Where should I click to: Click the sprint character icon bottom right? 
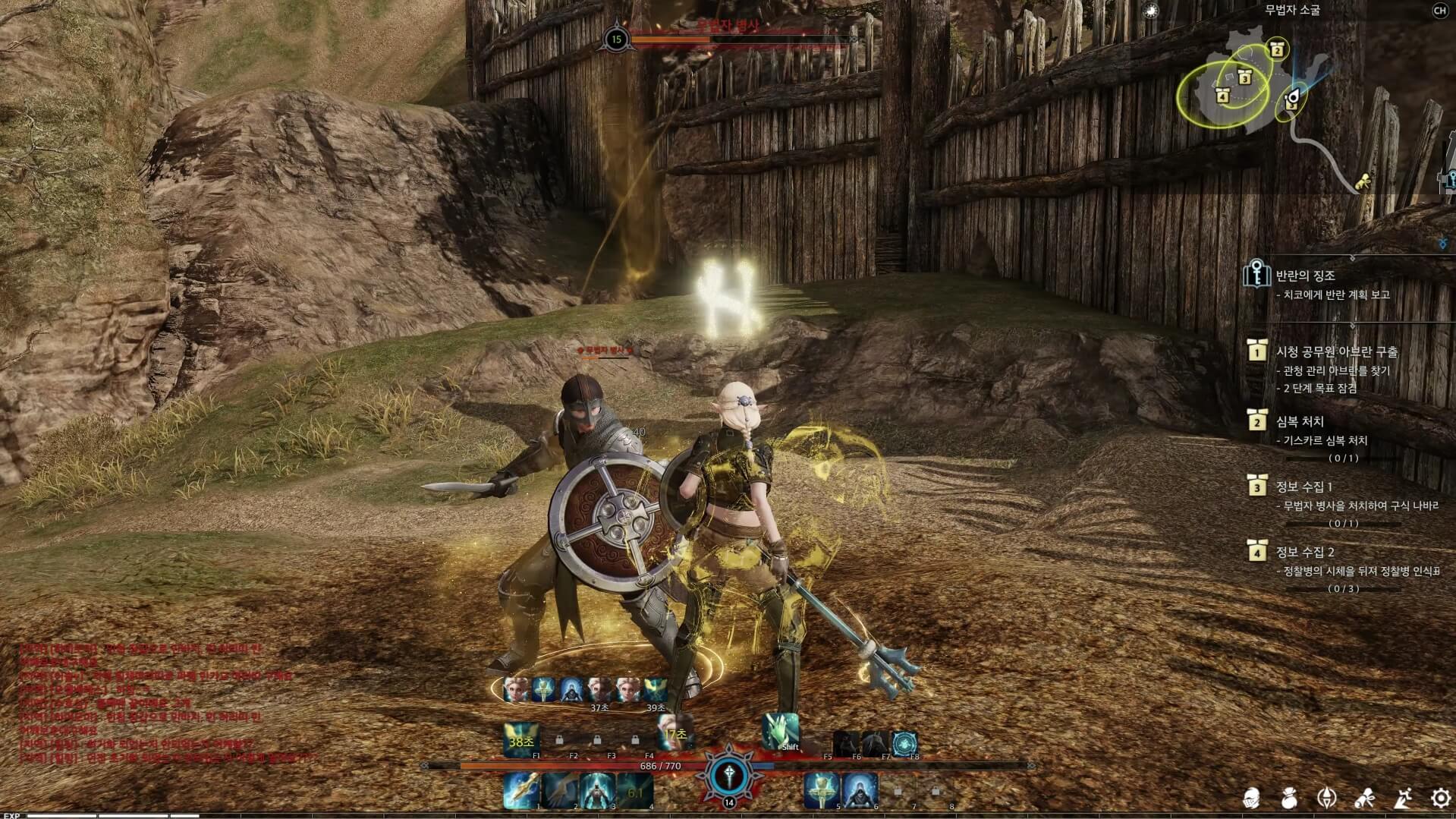pos(1403,798)
